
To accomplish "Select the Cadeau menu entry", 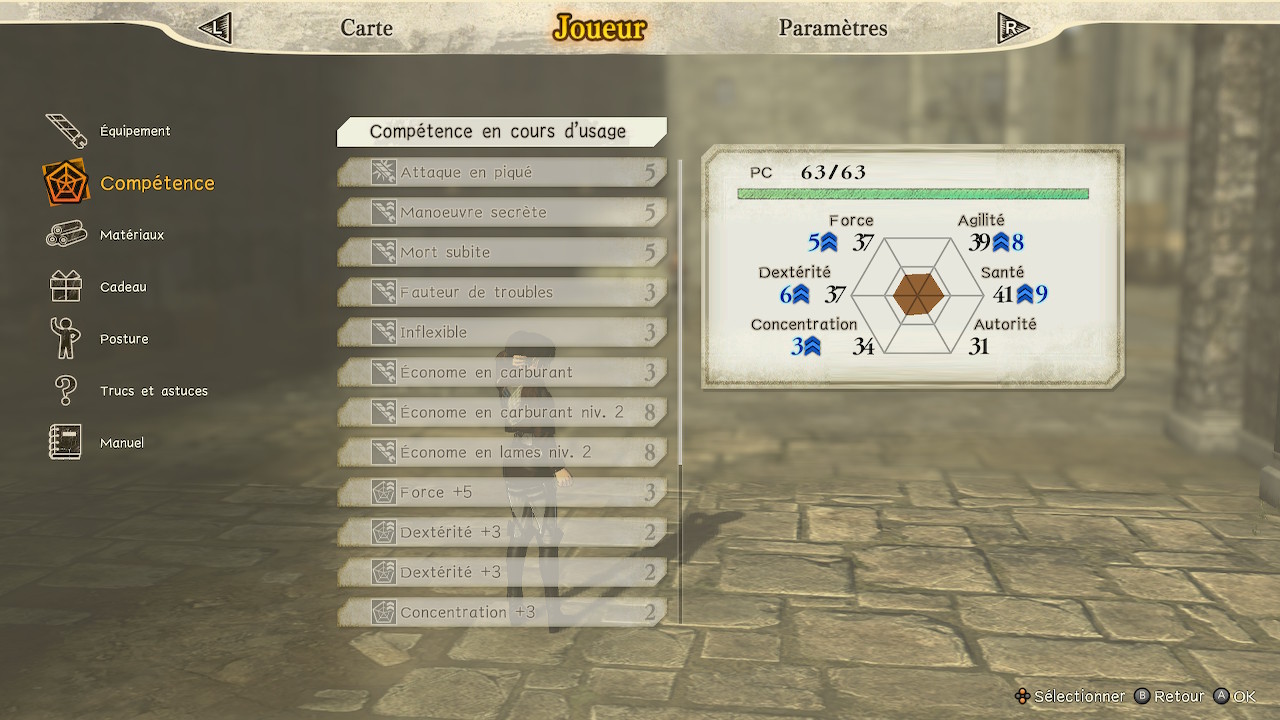I will tap(123, 287).
